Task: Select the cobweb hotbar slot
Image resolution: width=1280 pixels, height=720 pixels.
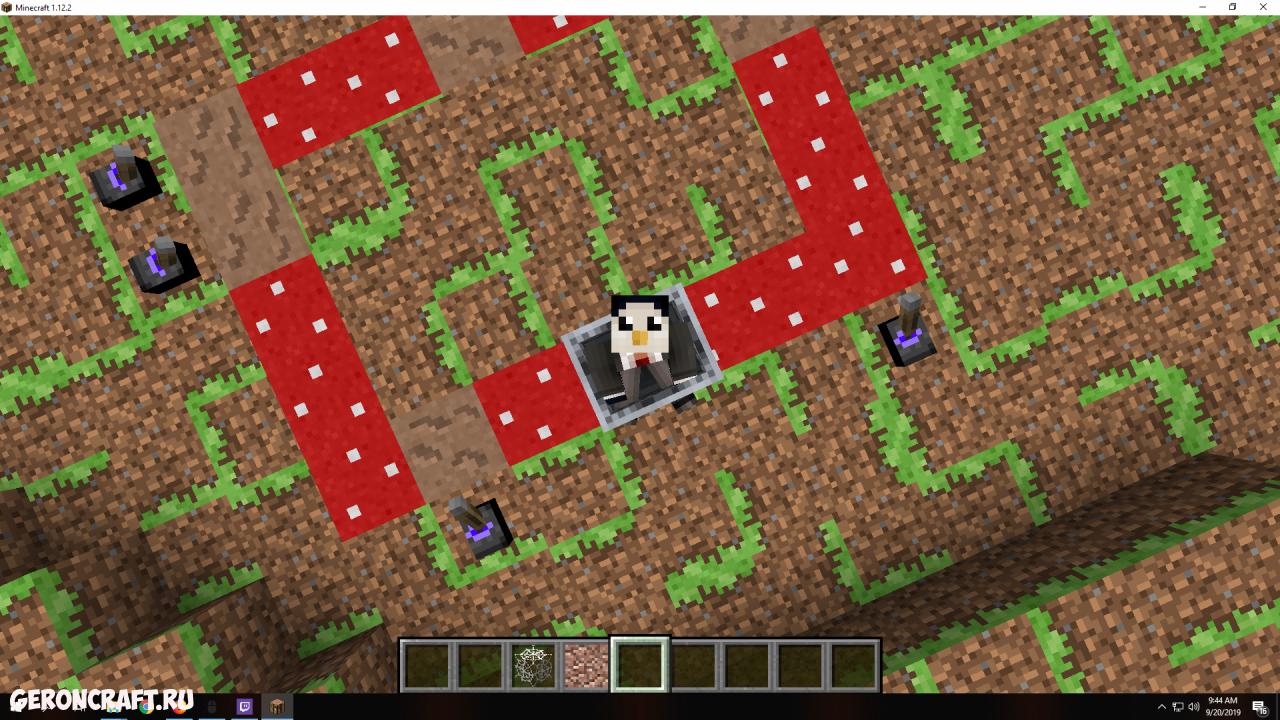Action: click(x=532, y=665)
